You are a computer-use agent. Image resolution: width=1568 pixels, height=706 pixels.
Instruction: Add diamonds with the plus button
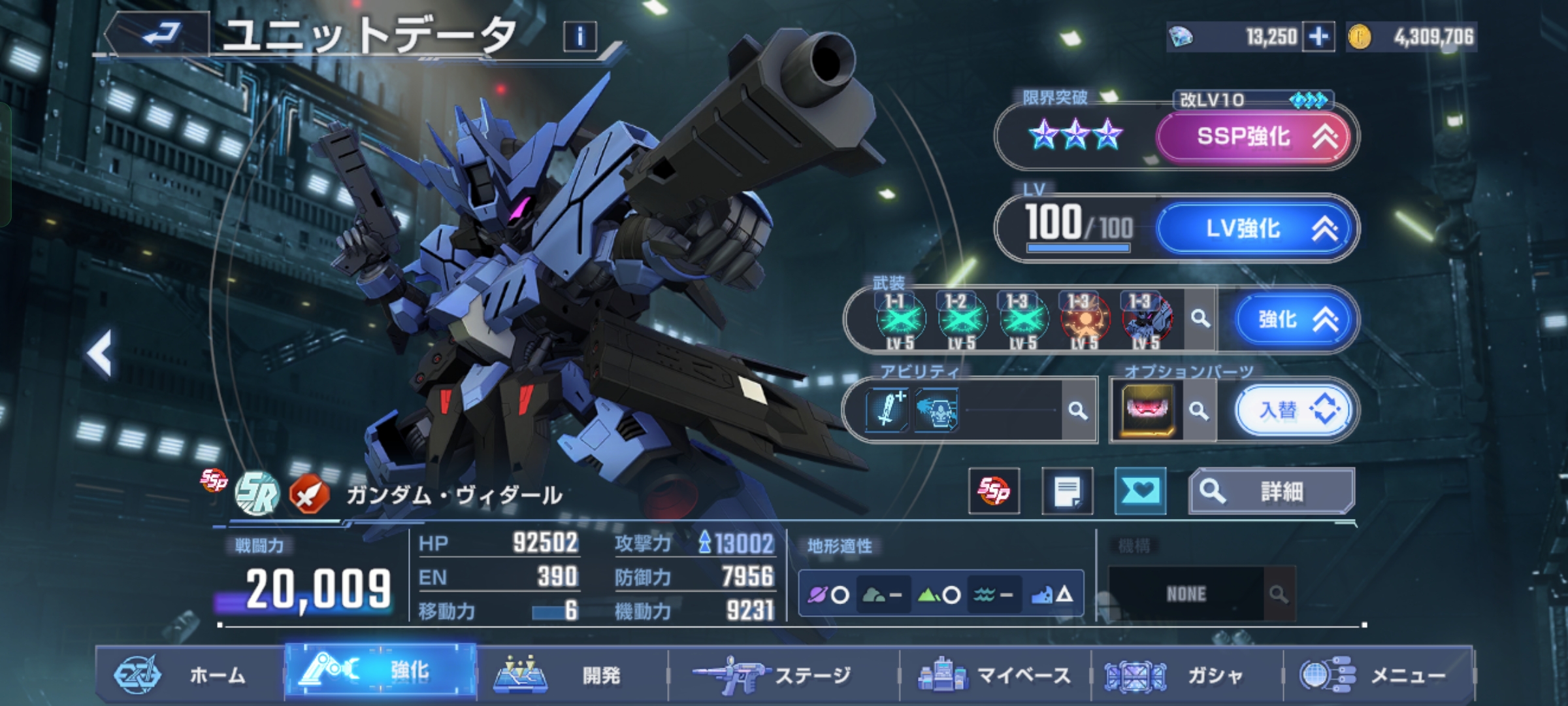pyautogui.click(x=1318, y=37)
